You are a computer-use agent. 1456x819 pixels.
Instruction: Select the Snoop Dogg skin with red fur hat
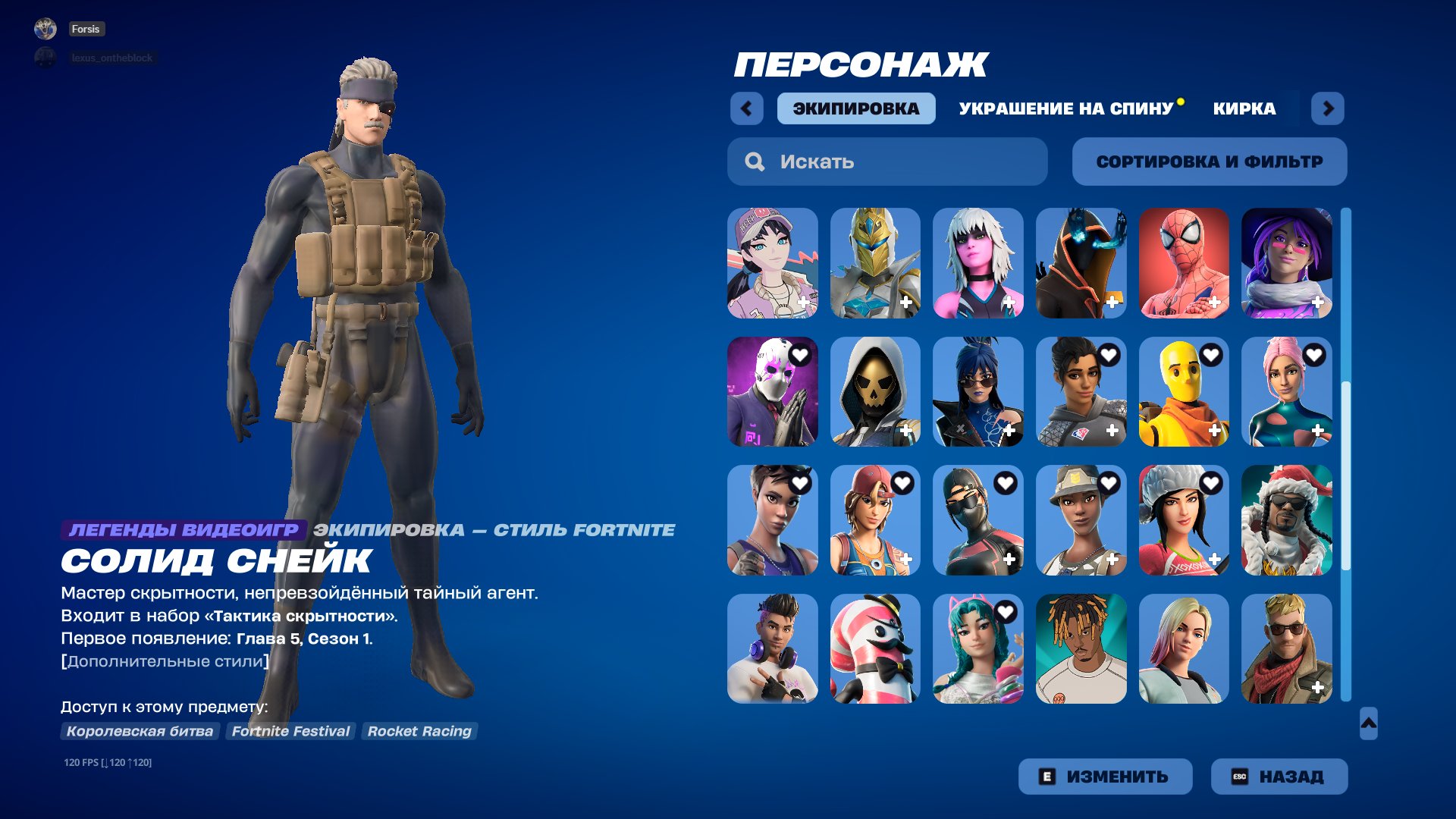coord(1287,520)
